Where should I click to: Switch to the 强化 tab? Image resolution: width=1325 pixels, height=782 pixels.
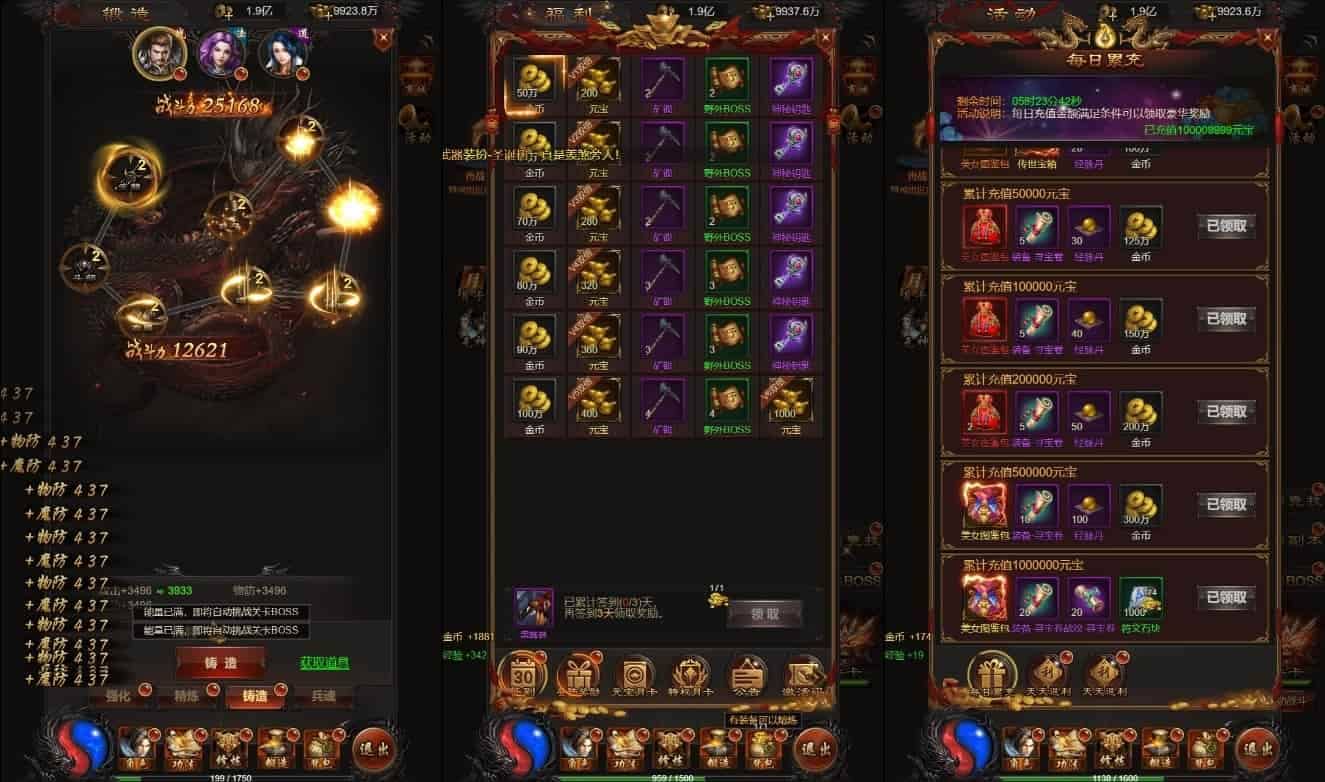point(118,696)
